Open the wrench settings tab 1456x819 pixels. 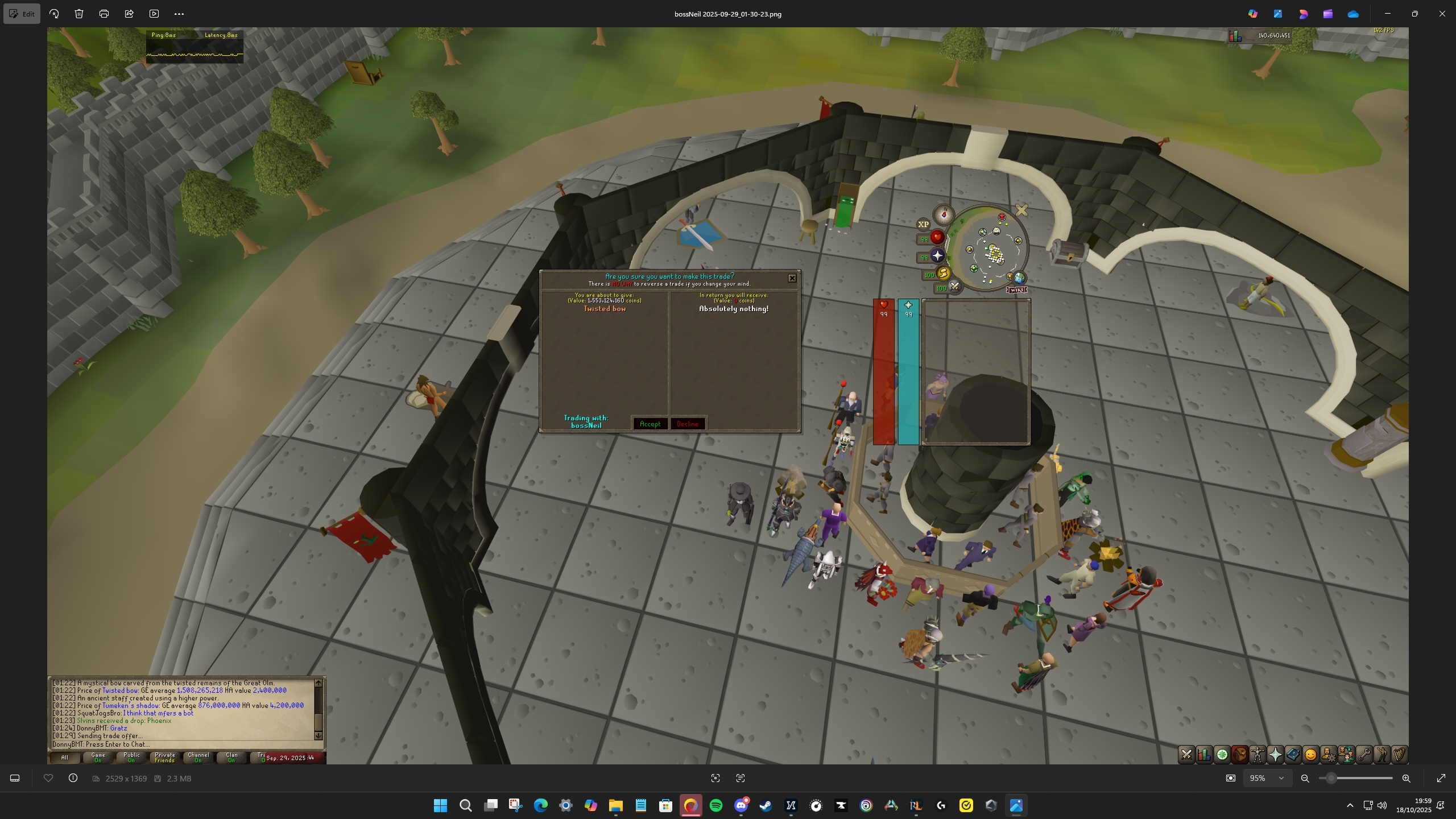(1364, 755)
